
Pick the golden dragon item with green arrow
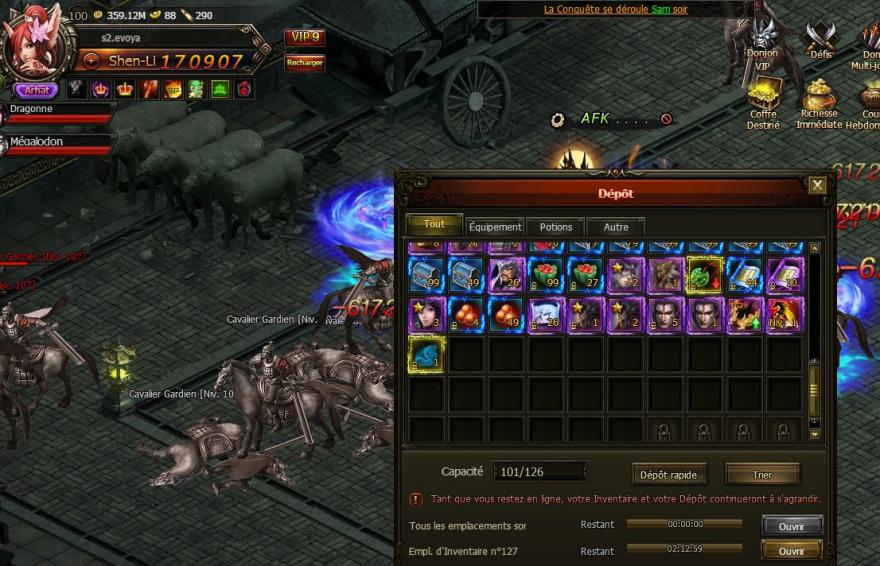744,314
